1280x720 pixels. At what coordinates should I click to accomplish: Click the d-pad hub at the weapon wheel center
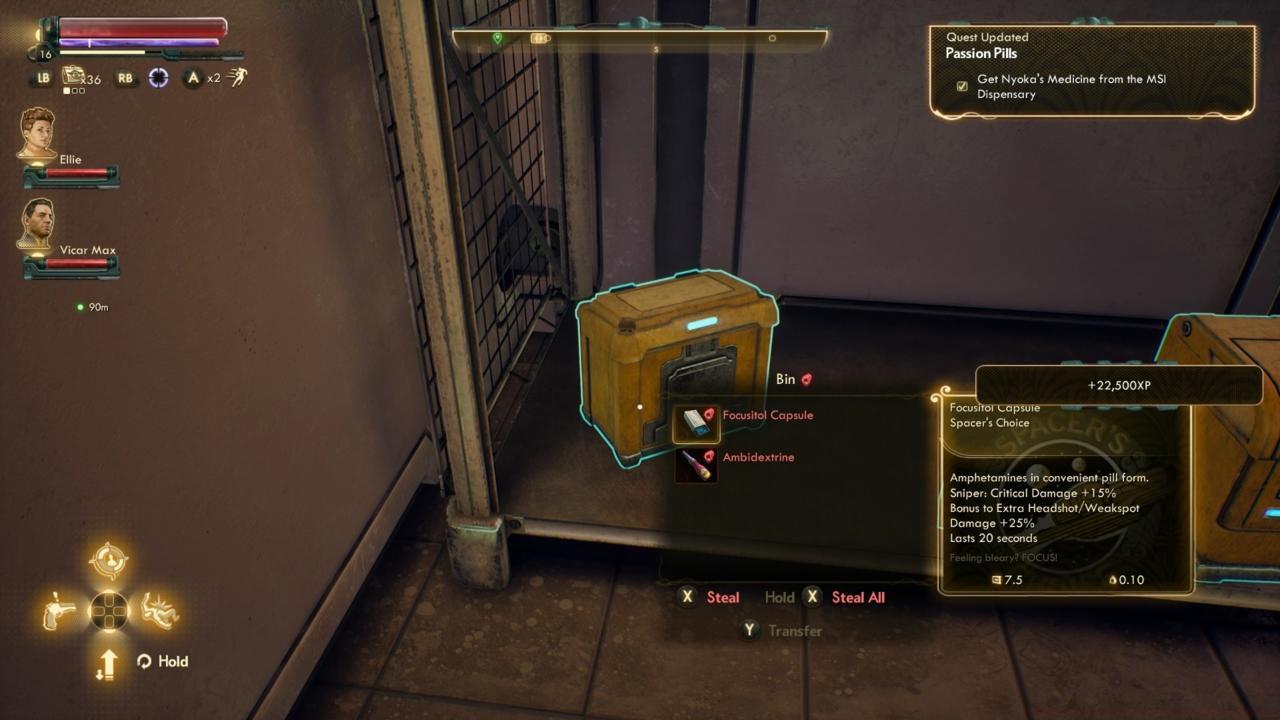109,610
